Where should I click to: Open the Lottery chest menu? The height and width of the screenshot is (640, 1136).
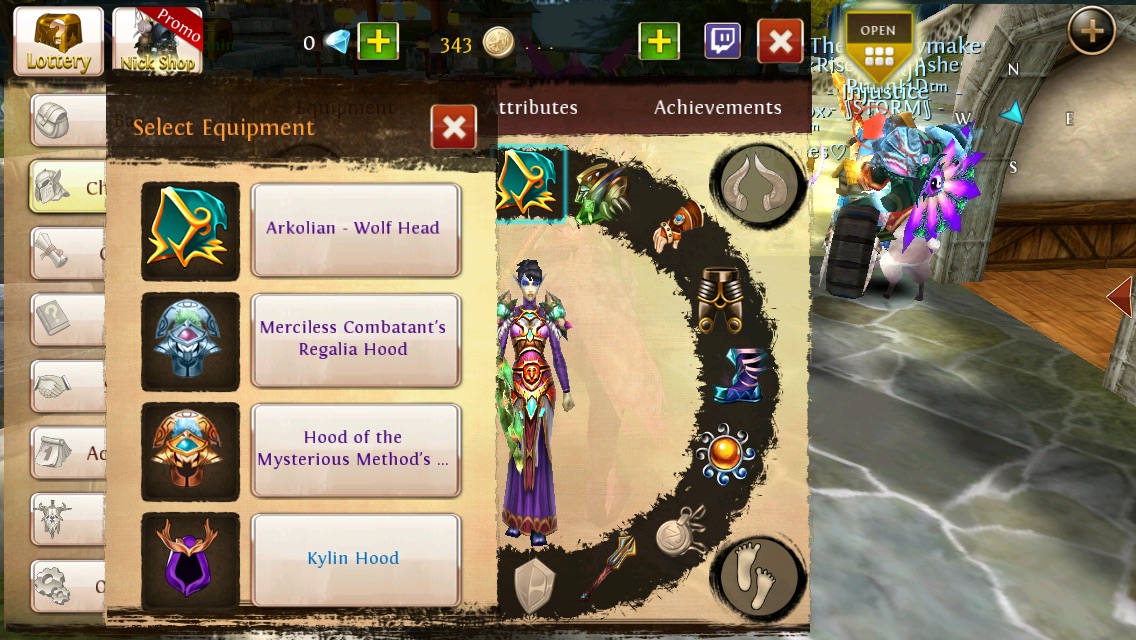(58, 41)
